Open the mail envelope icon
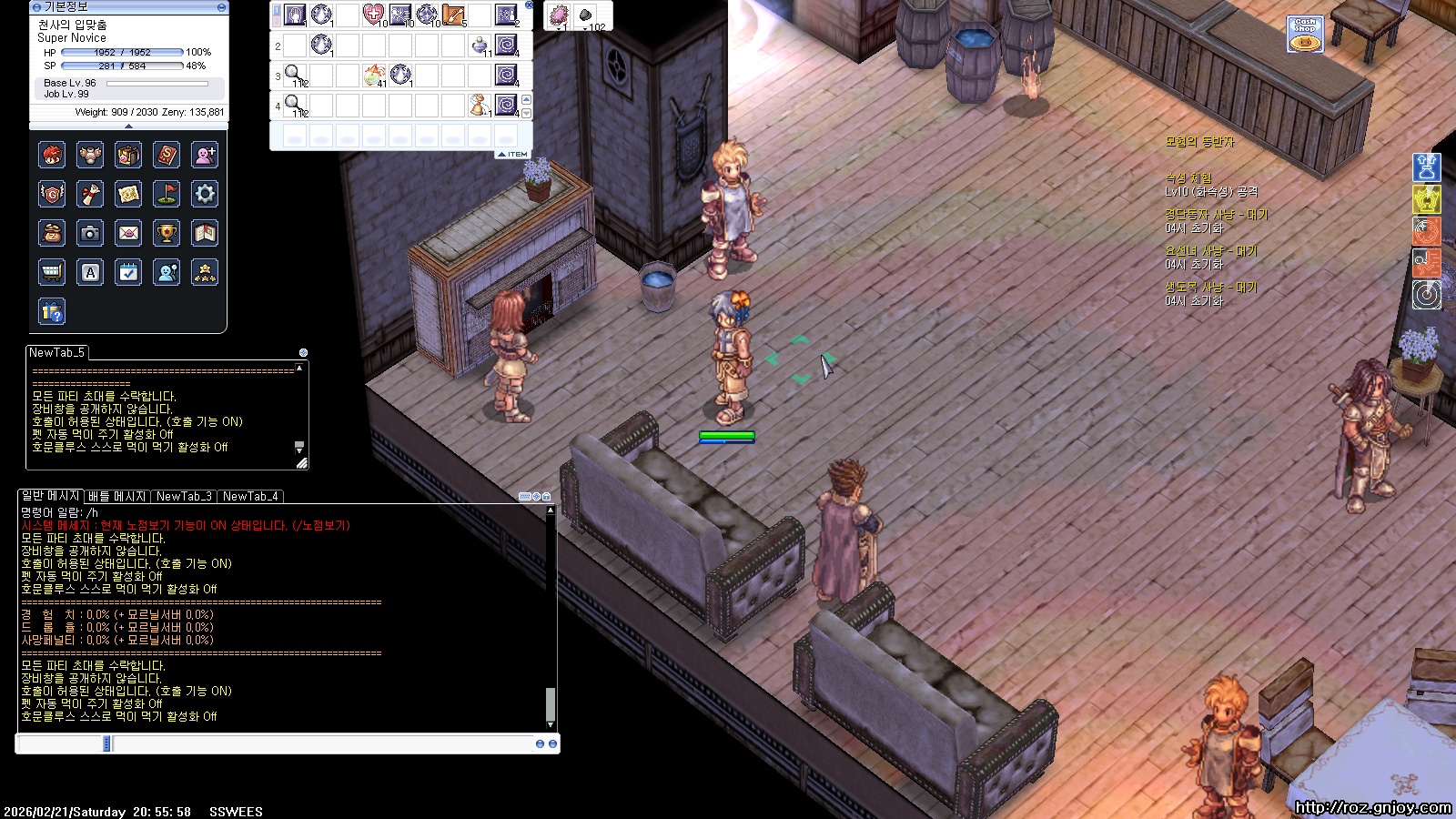The image size is (1456, 819). pos(128,233)
